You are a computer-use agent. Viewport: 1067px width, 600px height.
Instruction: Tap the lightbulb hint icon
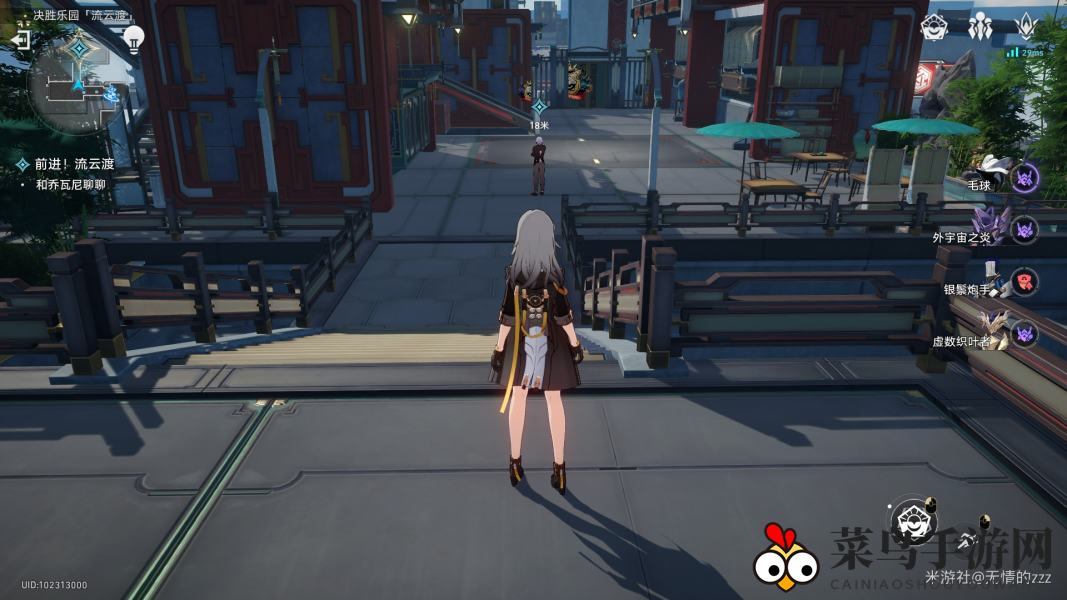point(133,38)
